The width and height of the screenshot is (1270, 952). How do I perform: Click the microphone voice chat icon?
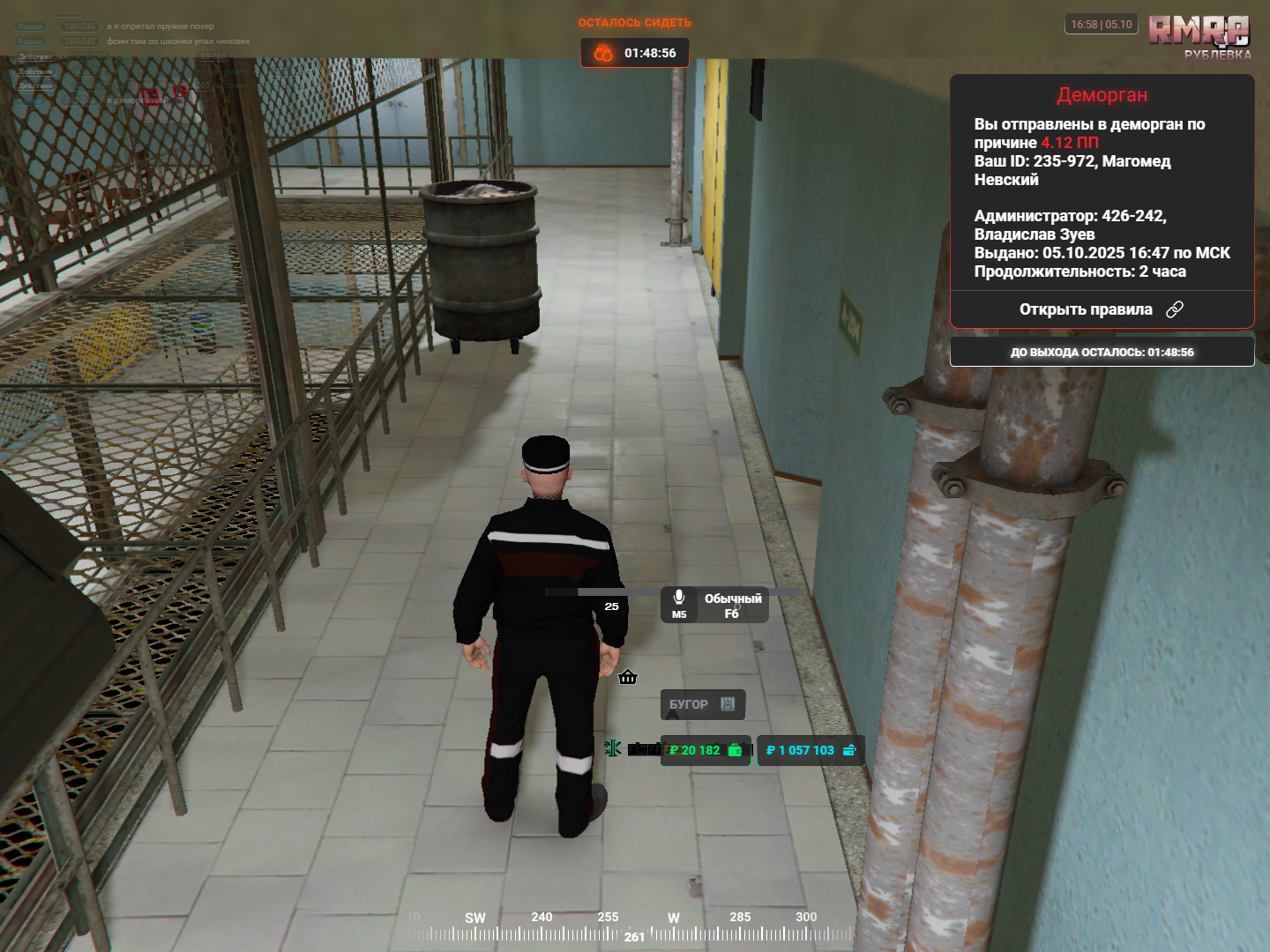(x=678, y=599)
